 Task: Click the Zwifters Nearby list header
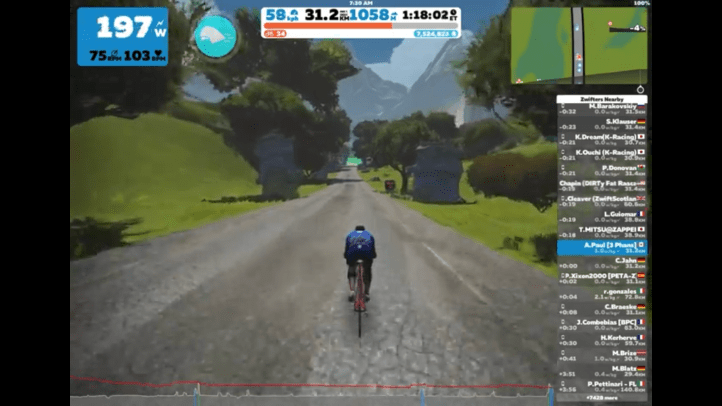pyautogui.click(x=602, y=99)
